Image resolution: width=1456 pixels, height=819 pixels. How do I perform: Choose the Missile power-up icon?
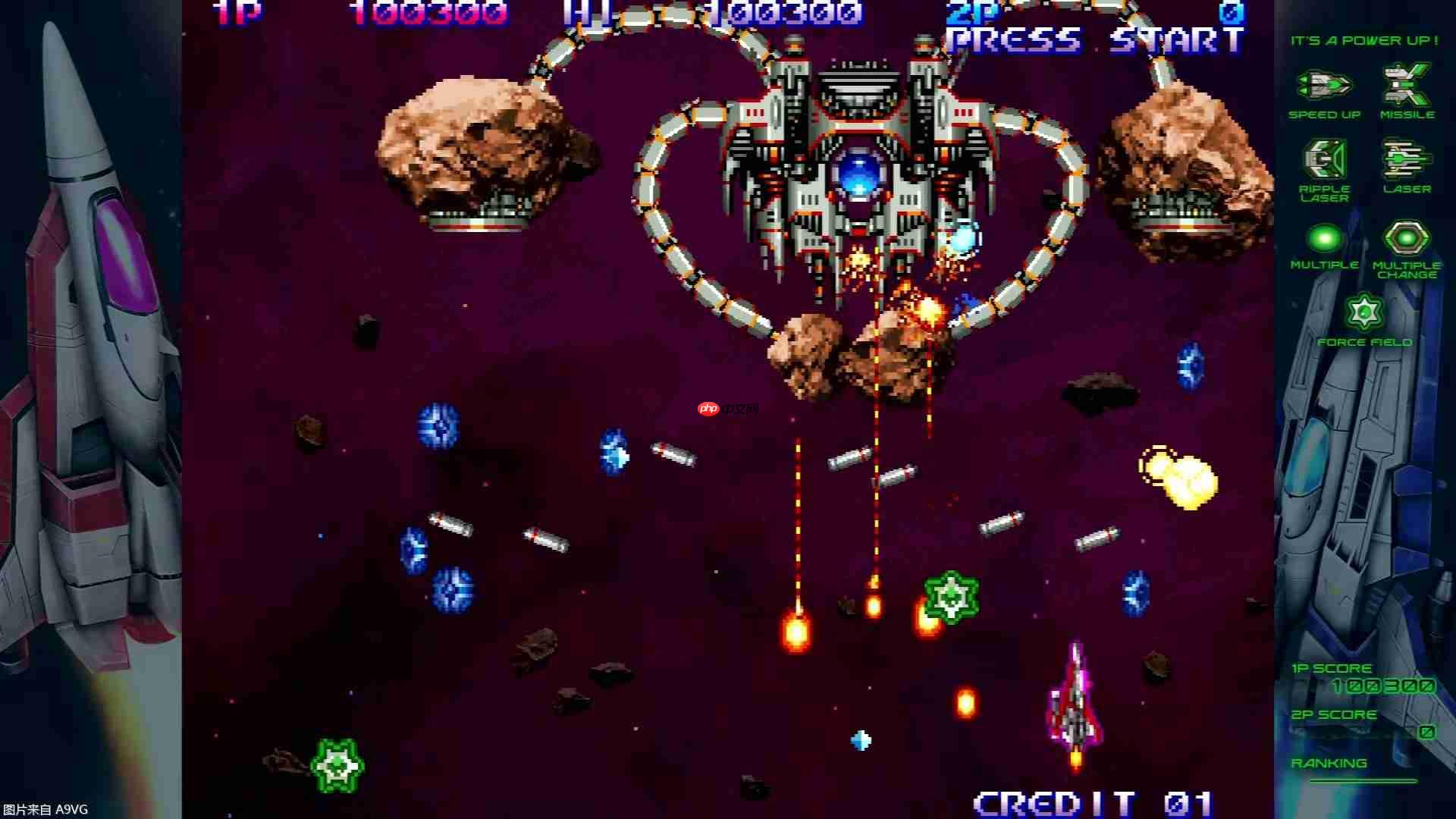[x=1407, y=85]
